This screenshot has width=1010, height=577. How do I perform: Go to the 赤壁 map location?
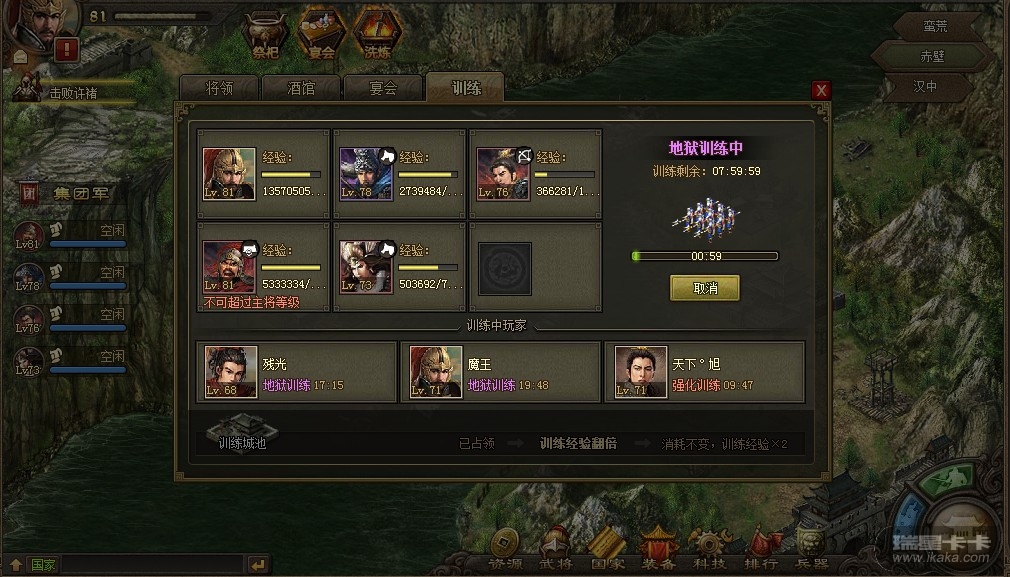pyautogui.click(x=931, y=56)
